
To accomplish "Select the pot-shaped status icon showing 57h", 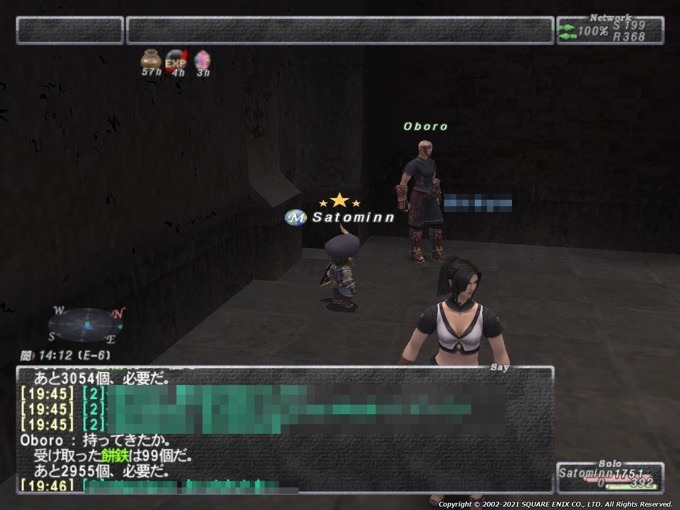I will 151,61.
